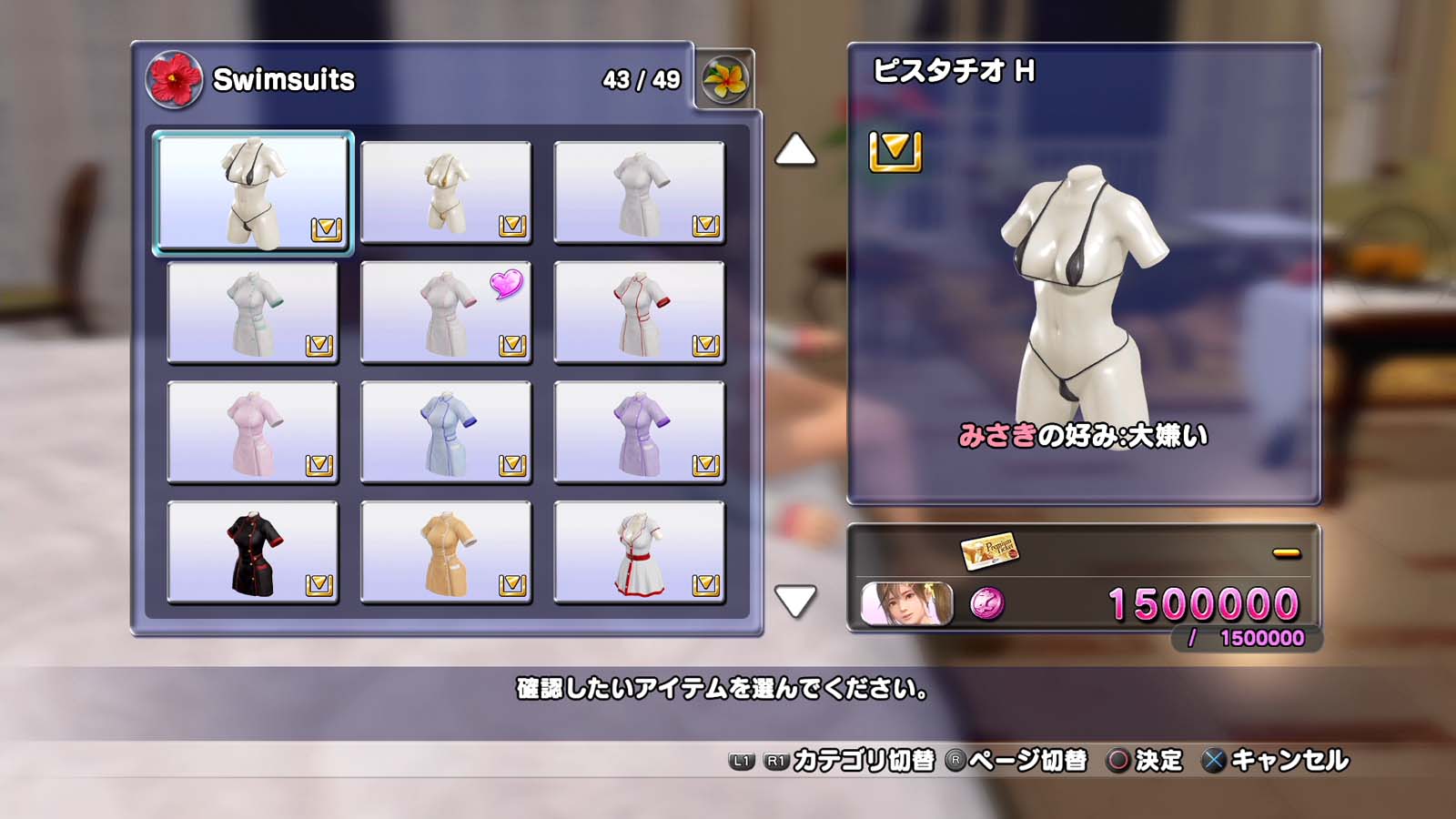This screenshot has width=1456, height=819.
Task: Switch to the yellow flower category tab
Action: click(x=725, y=80)
